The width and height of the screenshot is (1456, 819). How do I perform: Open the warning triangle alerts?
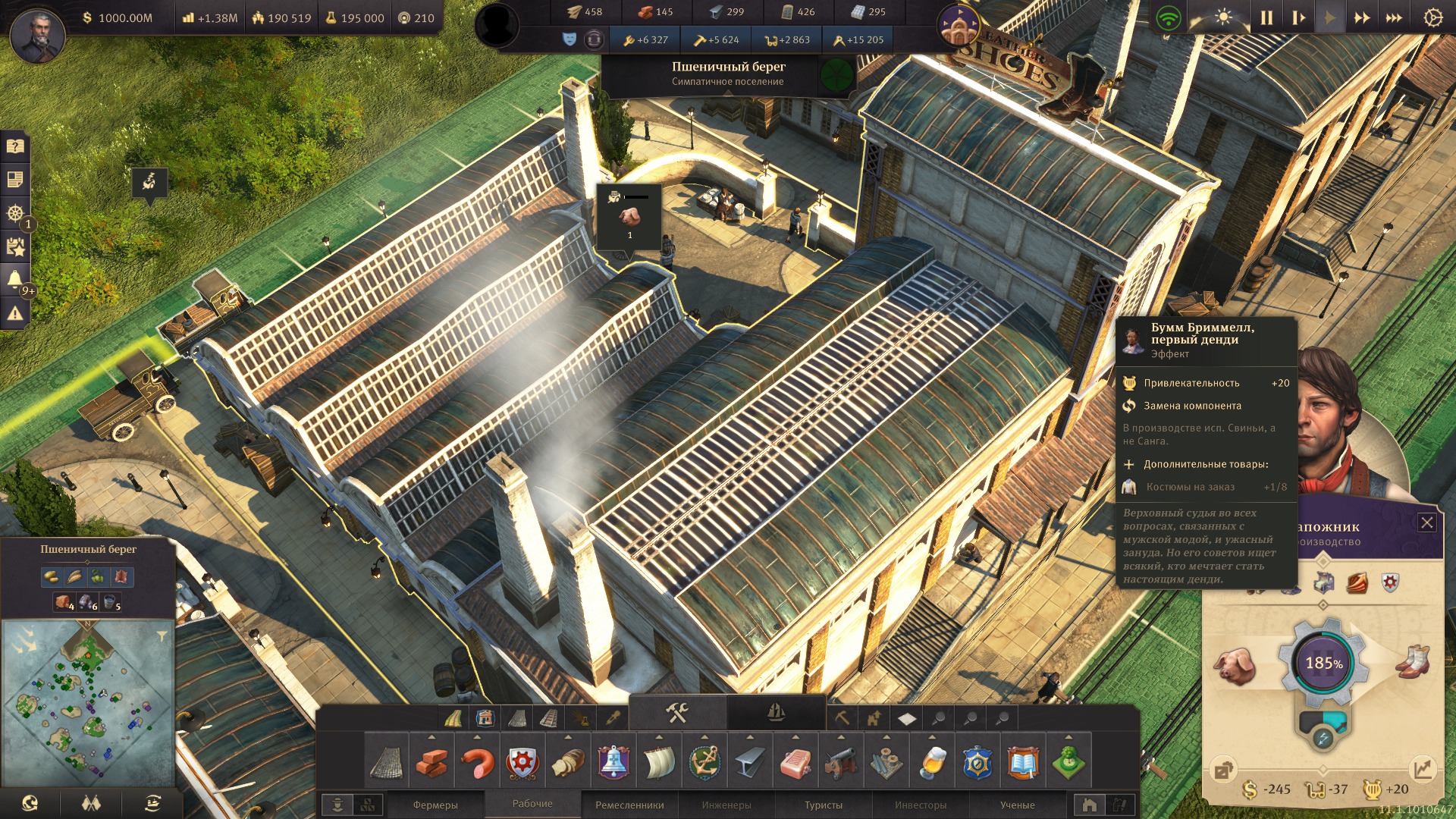[15, 312]
